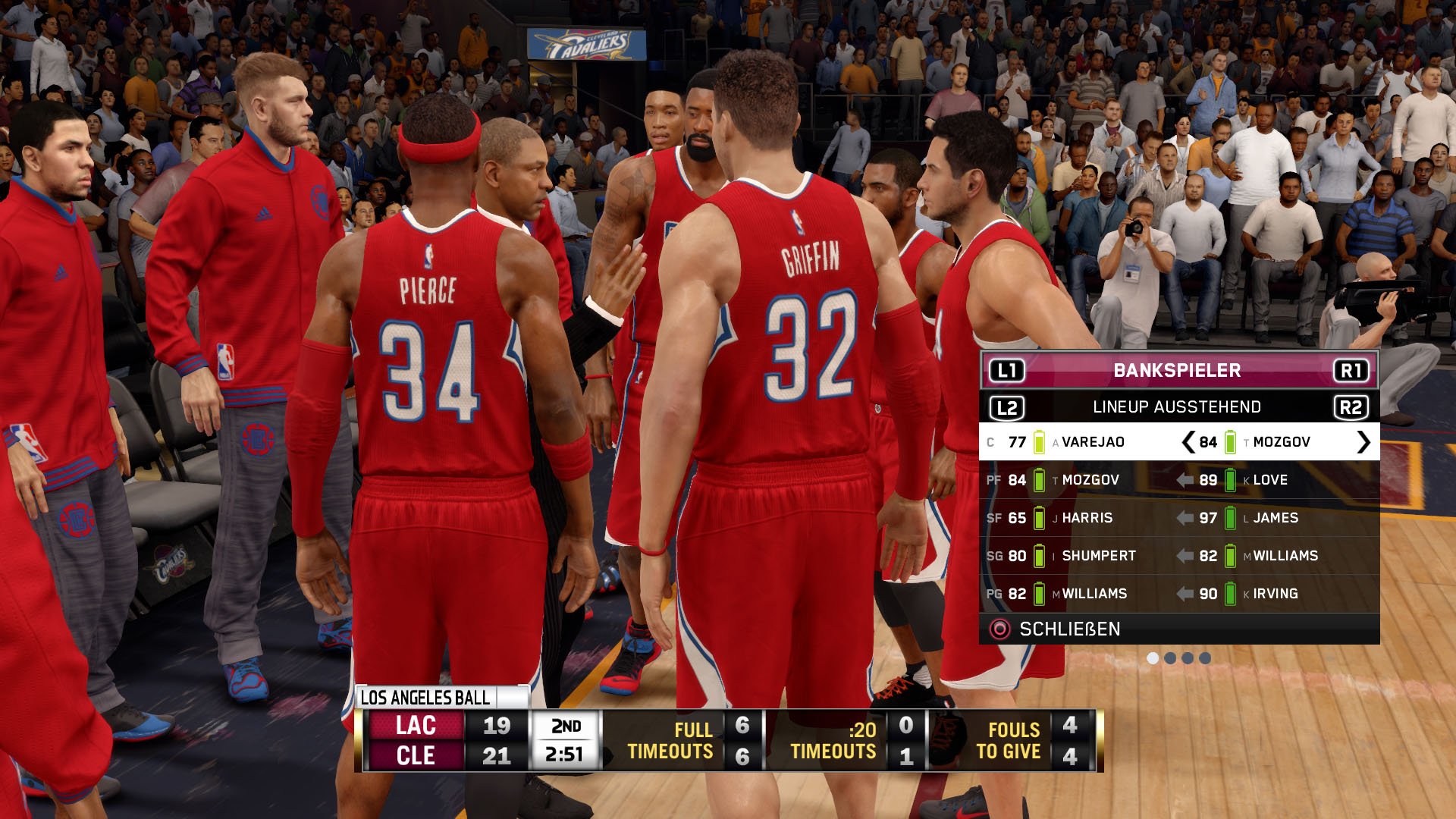The height and width of the screenshot is (819, 1456).
Task: Select Schließen to close the substitution menu
Action: (x=1069, y=628)
